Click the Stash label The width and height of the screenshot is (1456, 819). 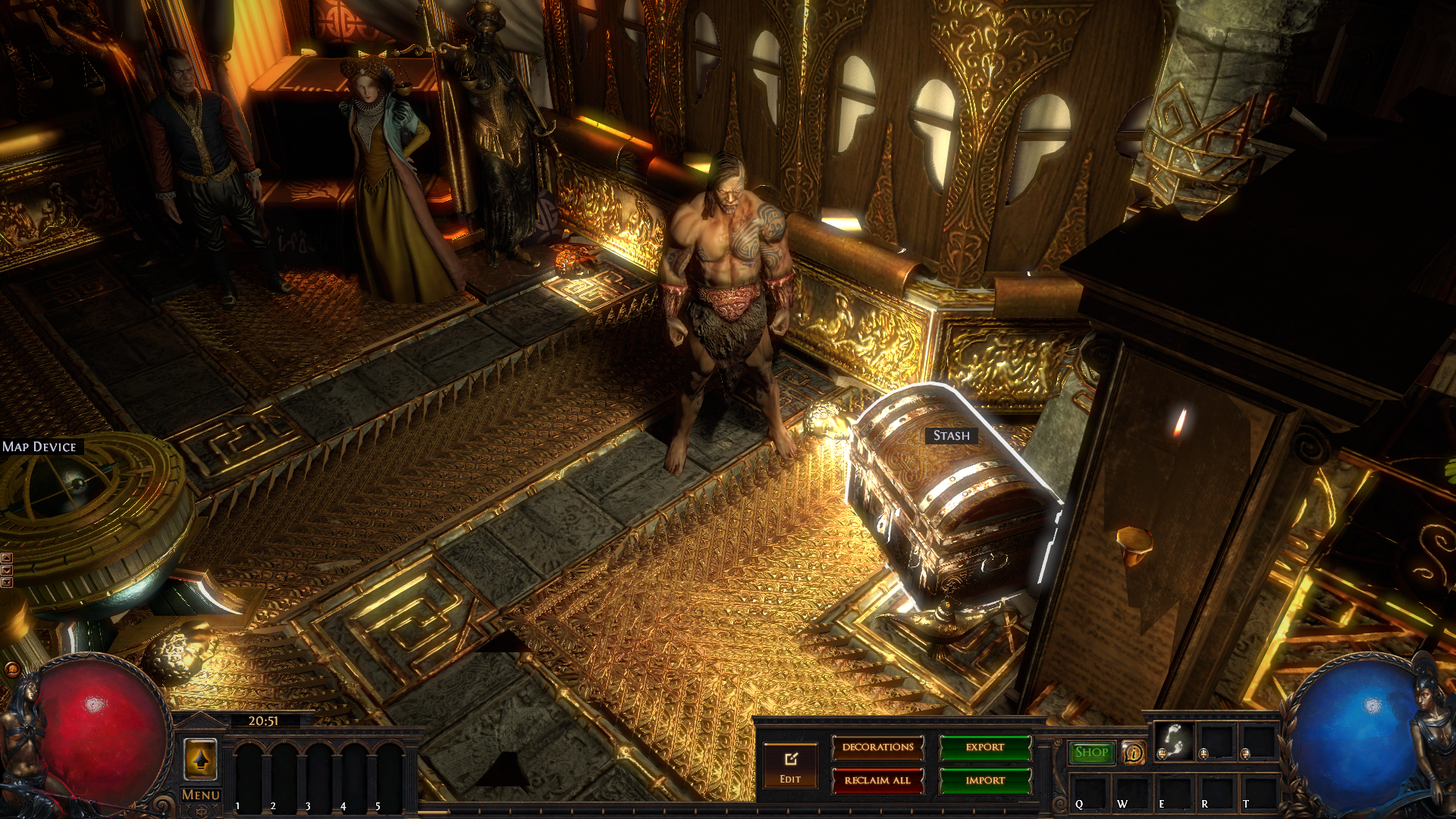[x=951, y=435]
